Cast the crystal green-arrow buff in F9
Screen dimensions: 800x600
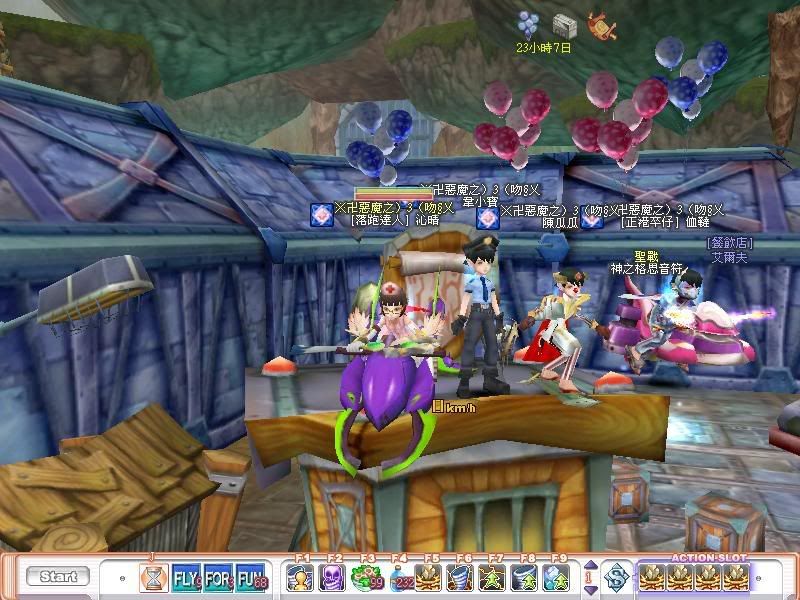pyautogui.click(x=558, y=577)
